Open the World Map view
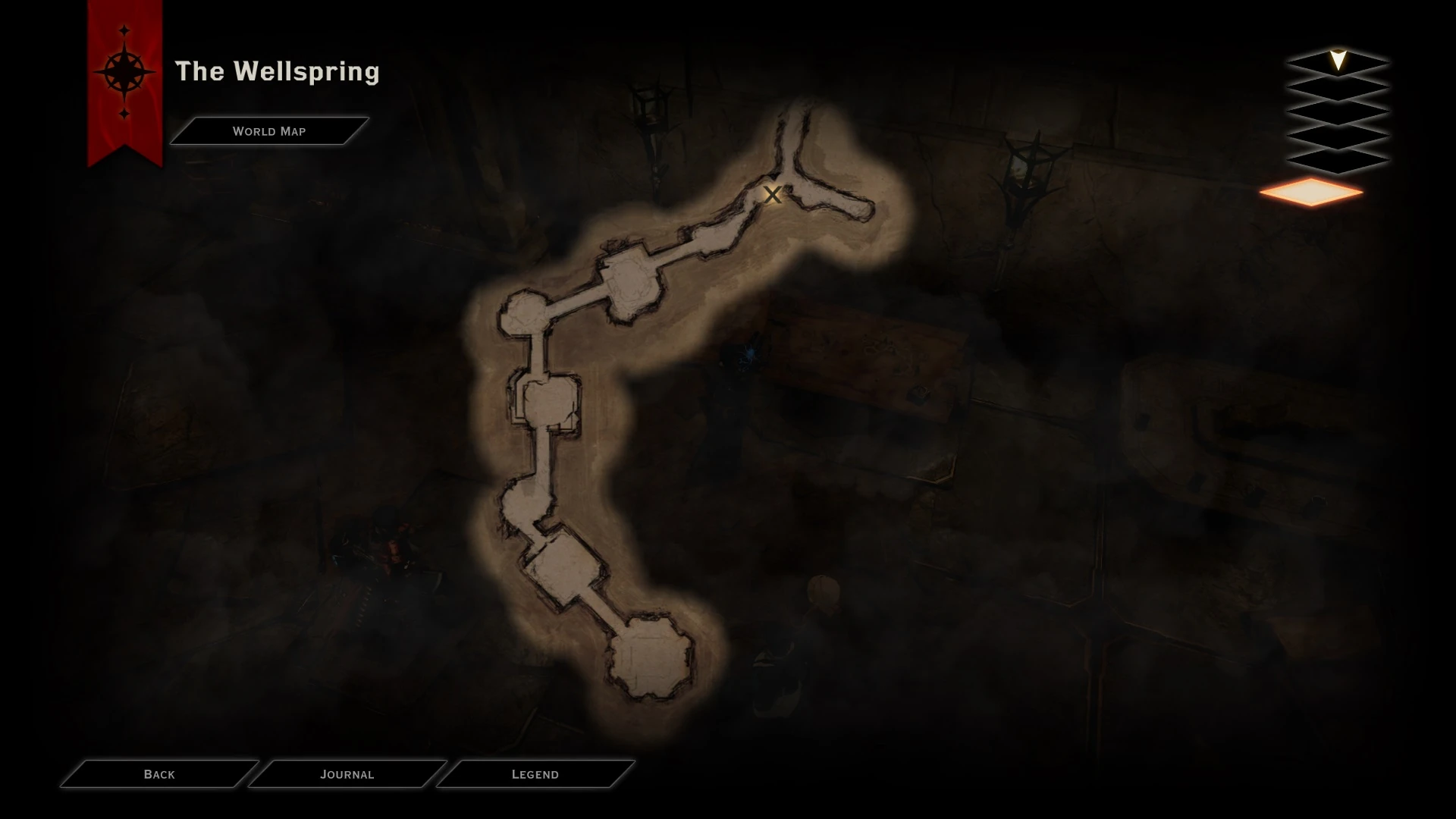 pyautogui.click(x=269, y=130)
